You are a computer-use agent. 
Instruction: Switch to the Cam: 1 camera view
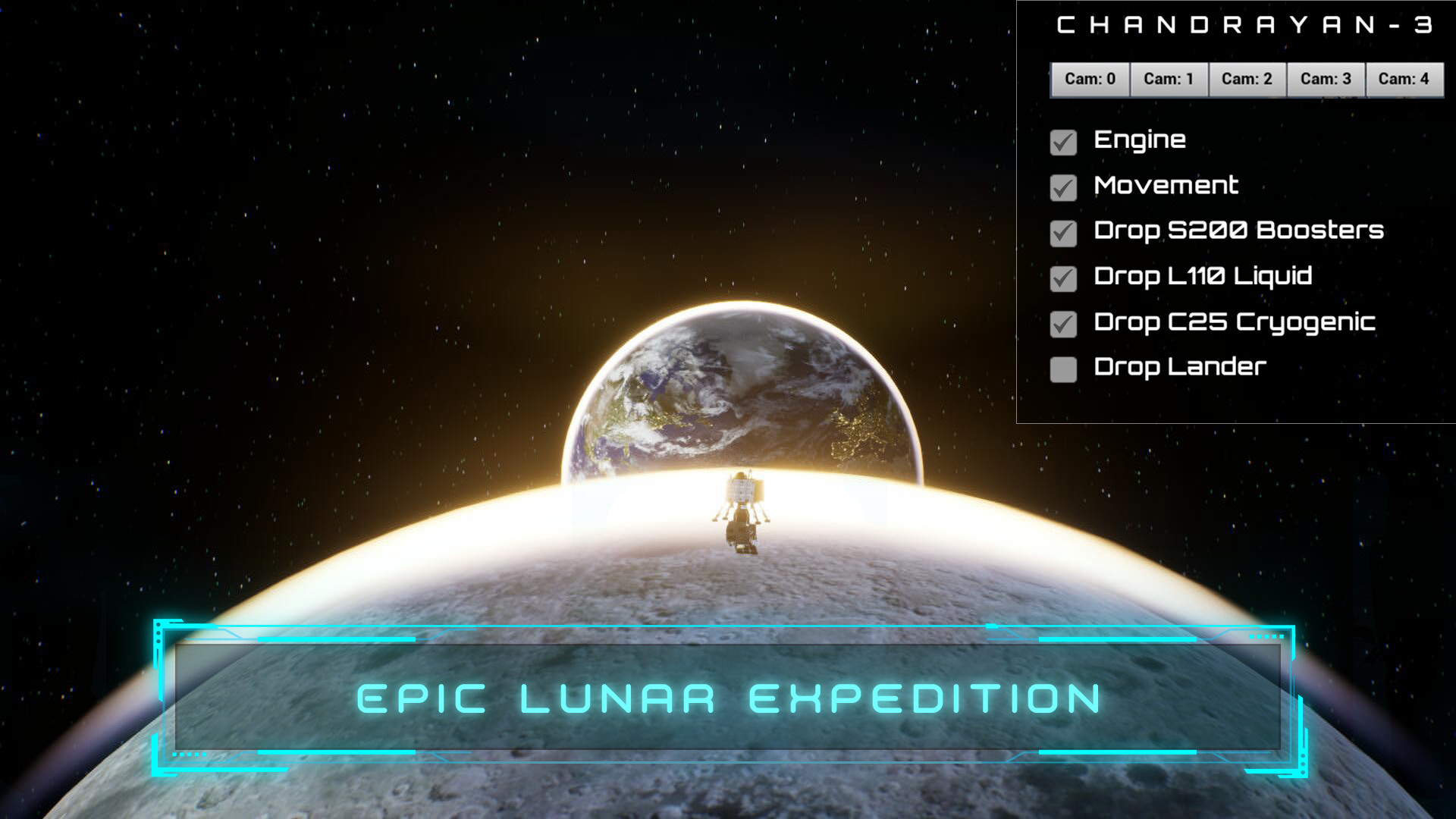coord(1169,78)
